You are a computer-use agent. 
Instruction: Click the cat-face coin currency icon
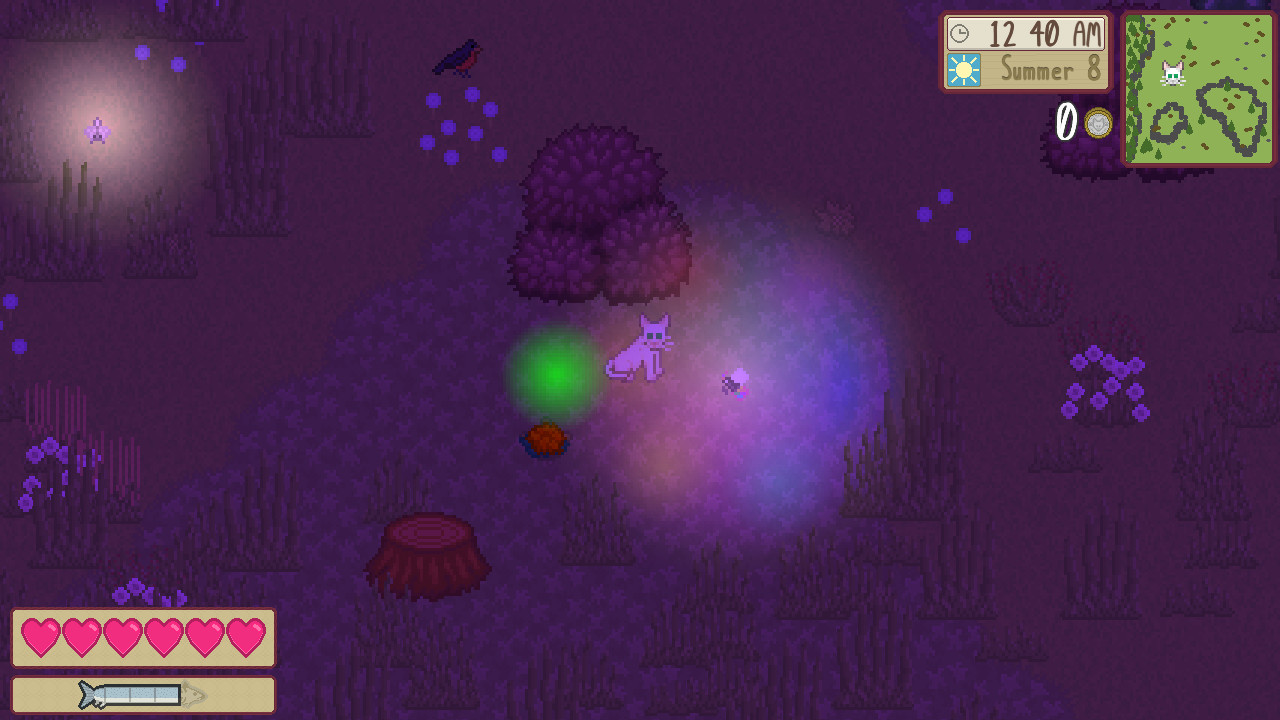click(x=1100, y=123)
